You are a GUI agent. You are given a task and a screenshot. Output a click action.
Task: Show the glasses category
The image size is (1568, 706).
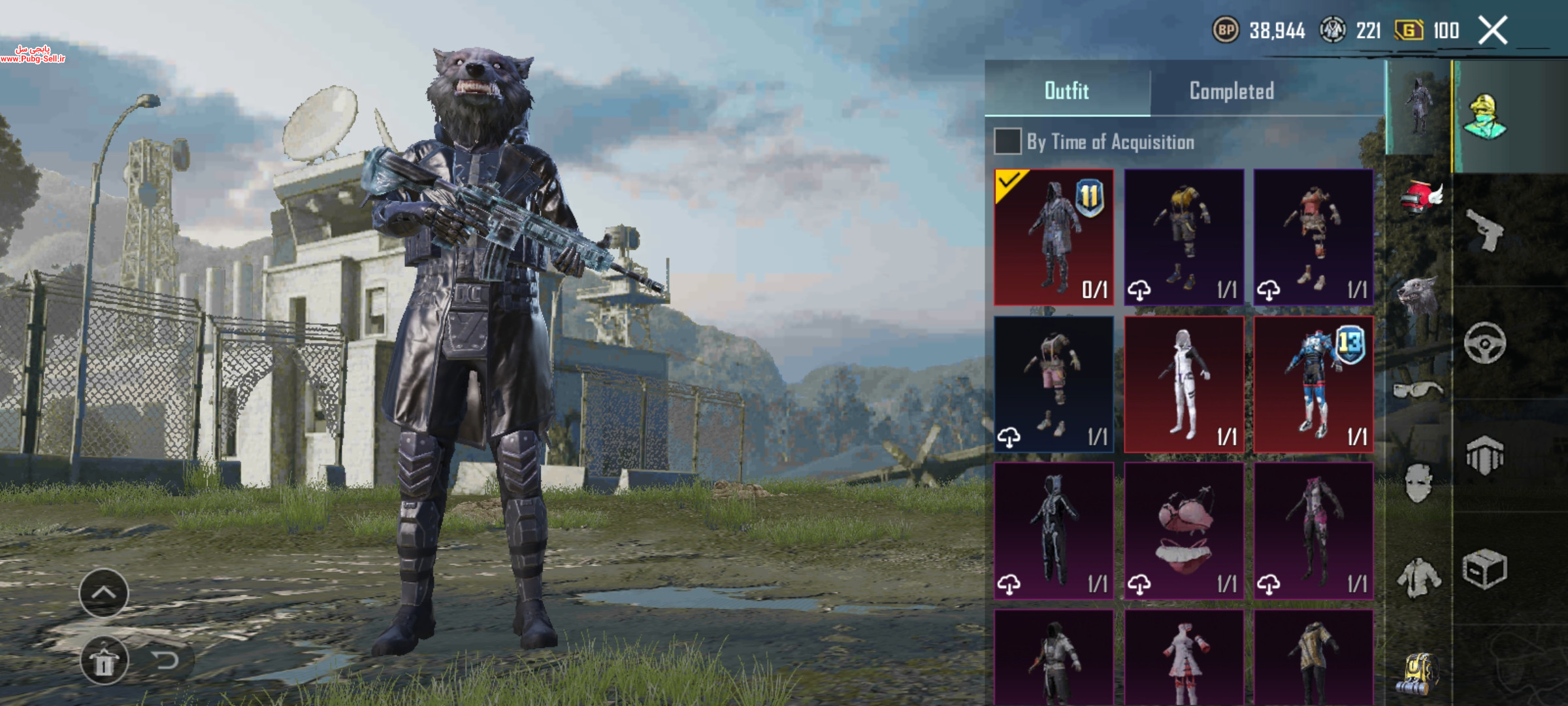click(x=1418, y=390)
